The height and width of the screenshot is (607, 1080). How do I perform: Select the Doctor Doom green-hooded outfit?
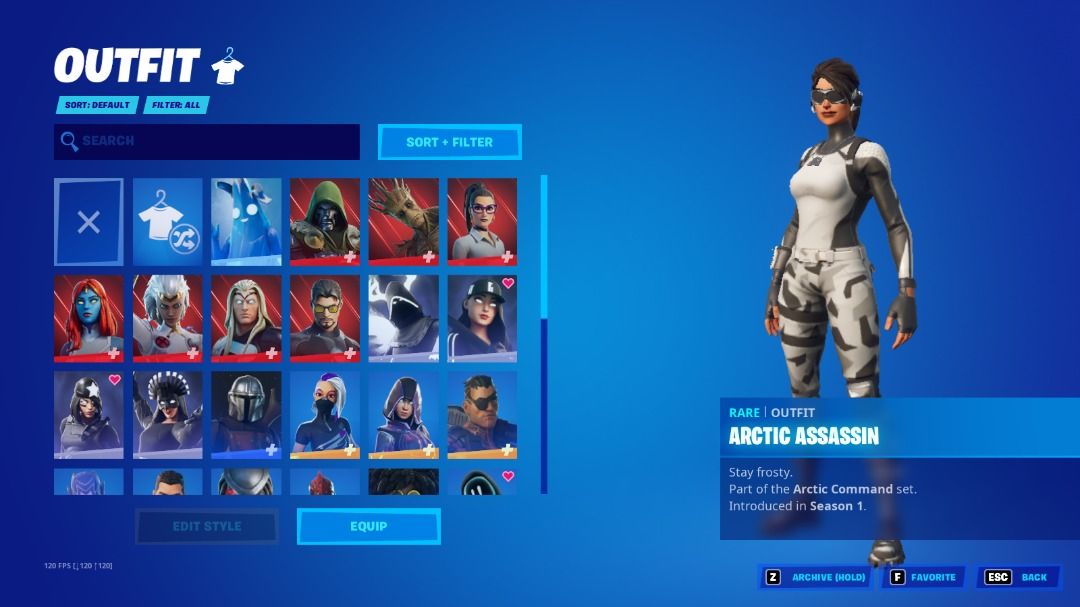325,222
